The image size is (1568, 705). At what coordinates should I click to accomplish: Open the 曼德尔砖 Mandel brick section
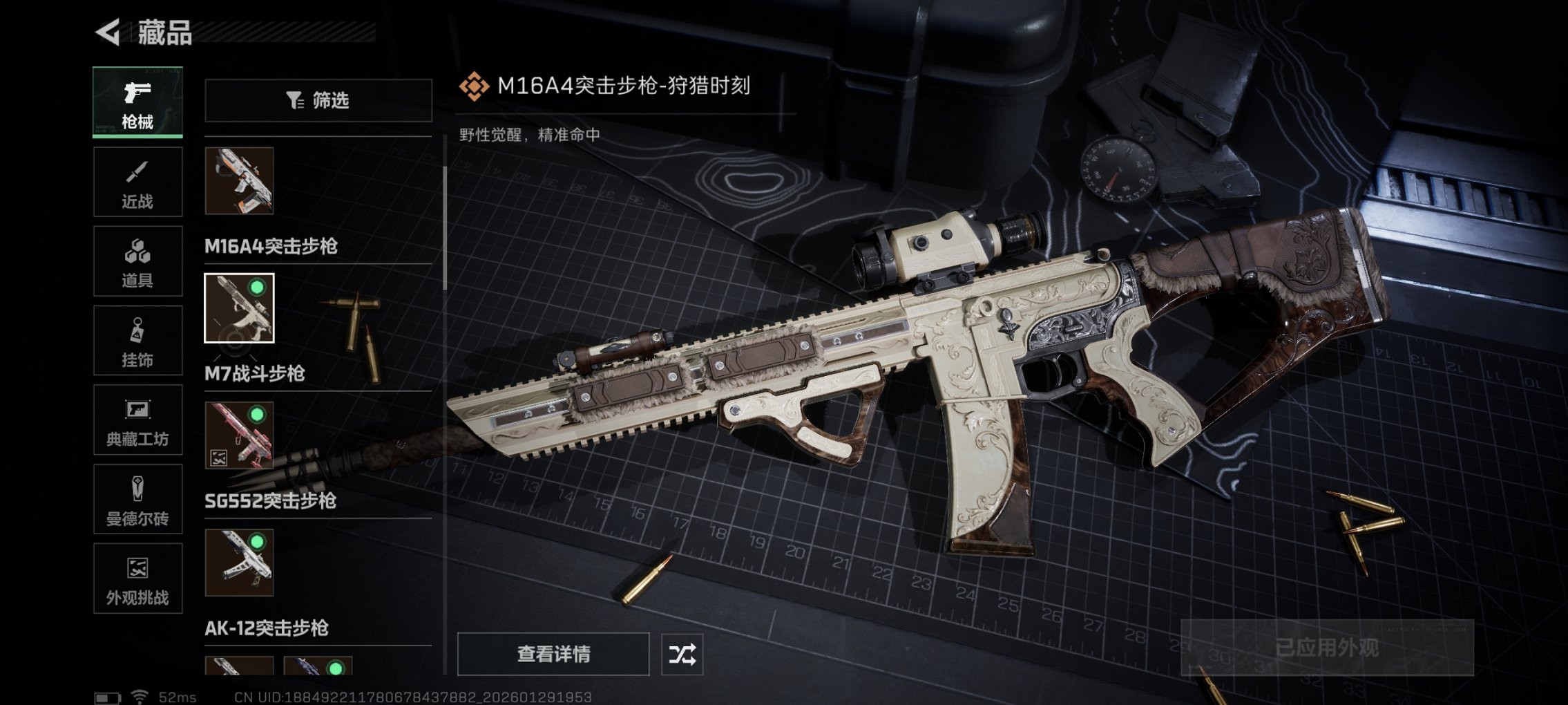[137, 499]
